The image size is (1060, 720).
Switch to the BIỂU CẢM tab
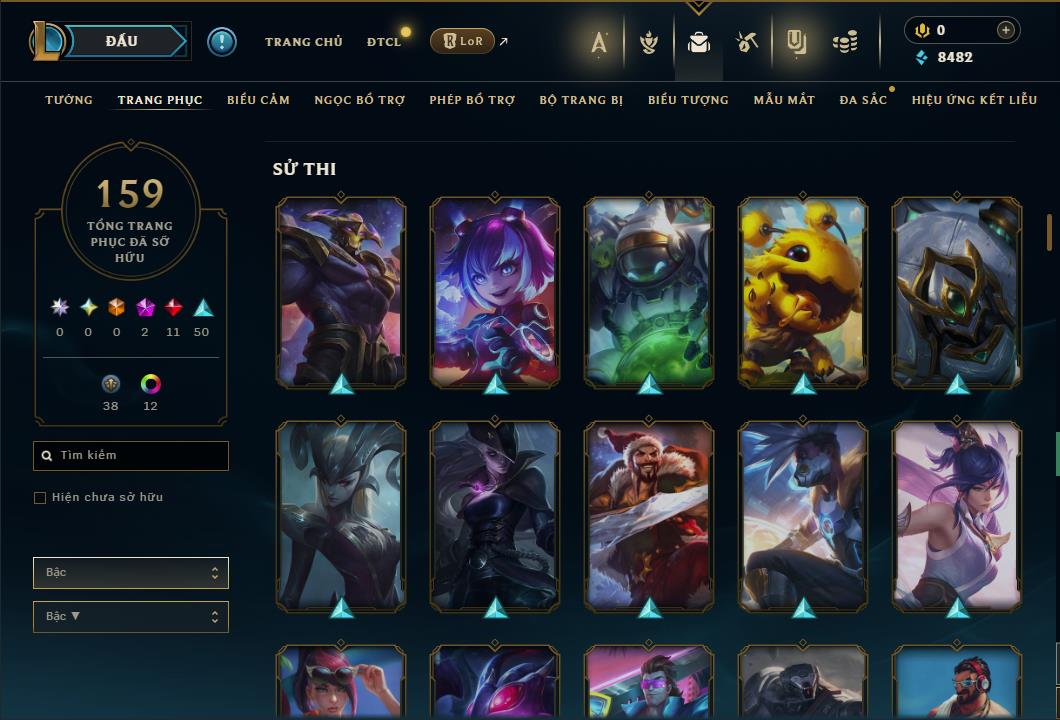point(258,100)
